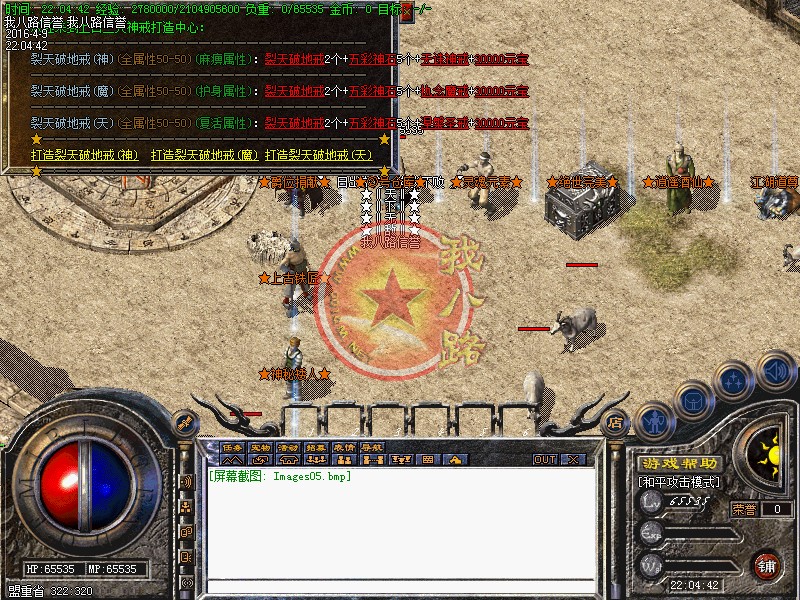
Task: Open the 活动 events tab
Action: (x=288, y=447)
